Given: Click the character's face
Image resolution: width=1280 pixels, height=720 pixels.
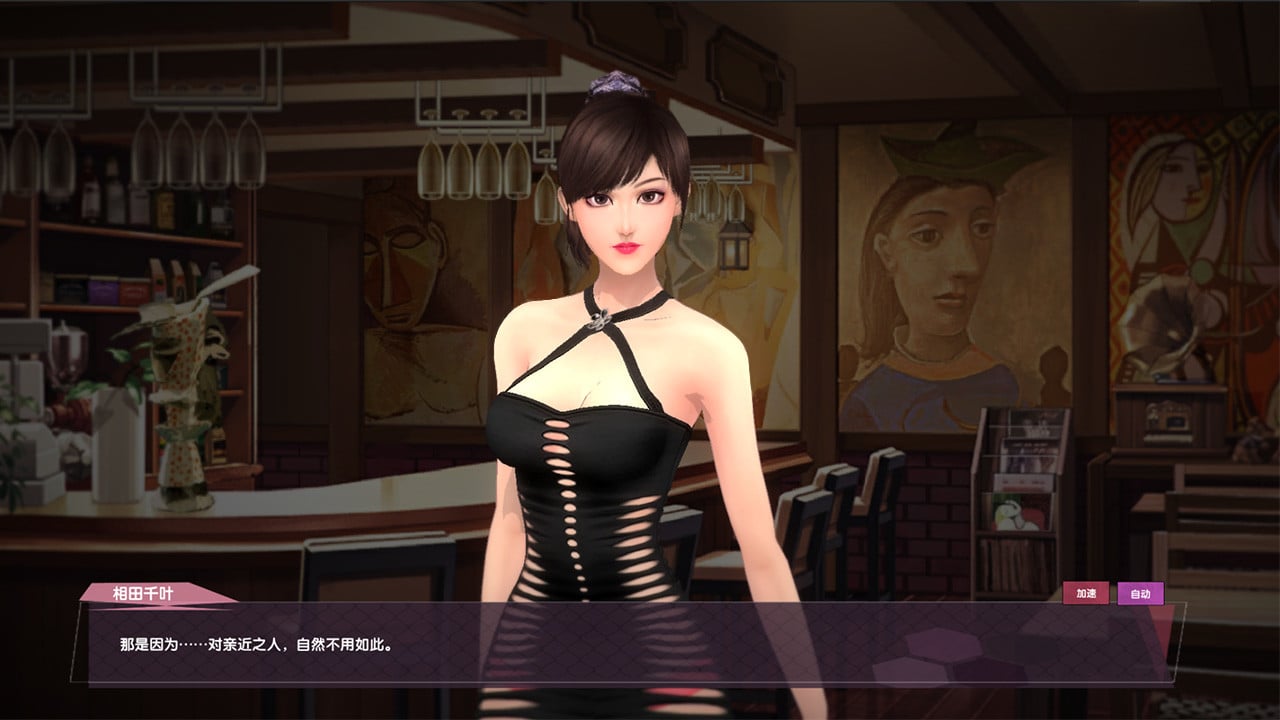Looking at the screenshot, I should coord(625,215).
